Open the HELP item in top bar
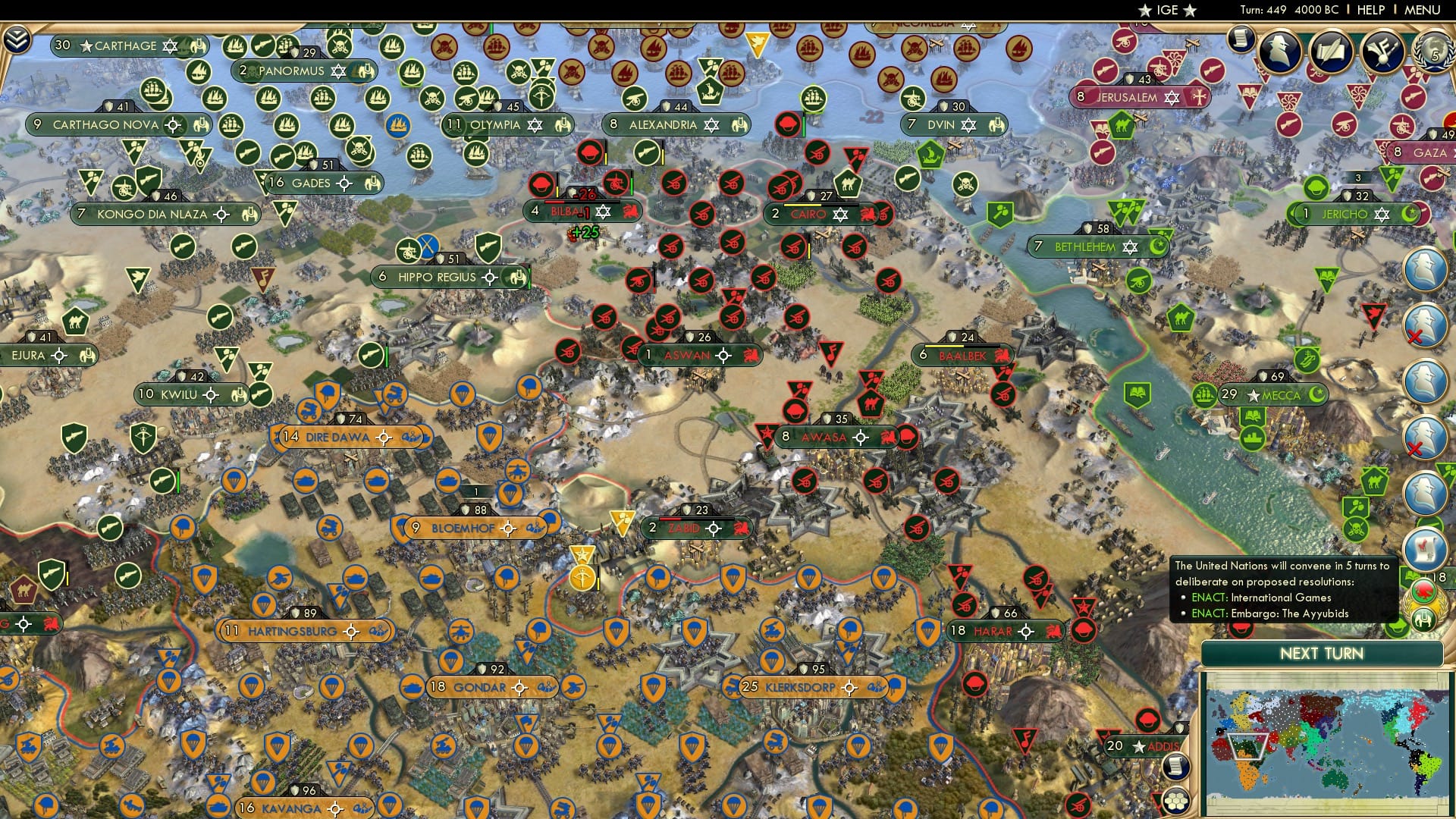 pyautogui.click(x=1371, y=10)
